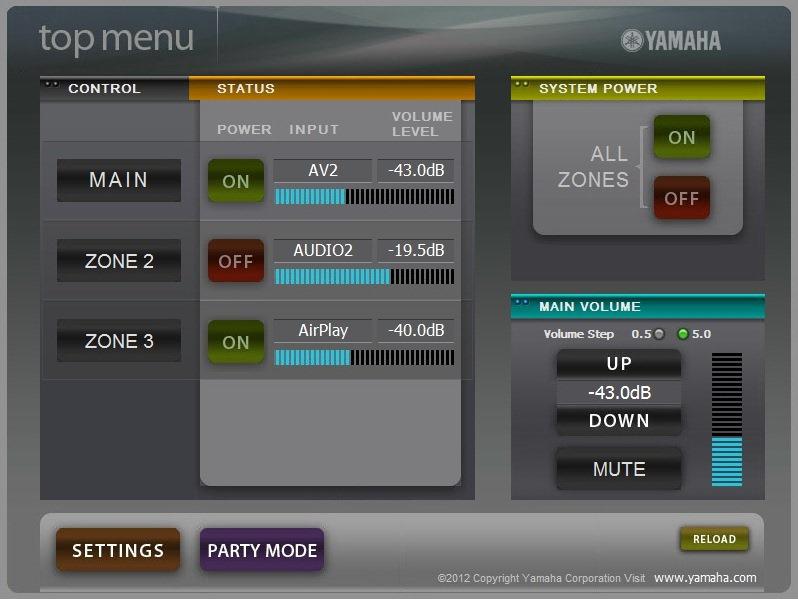The height and width of the screenshot is (600, 798).
Task: Toggle the MAIN zone power button
Action: [236, 181]
